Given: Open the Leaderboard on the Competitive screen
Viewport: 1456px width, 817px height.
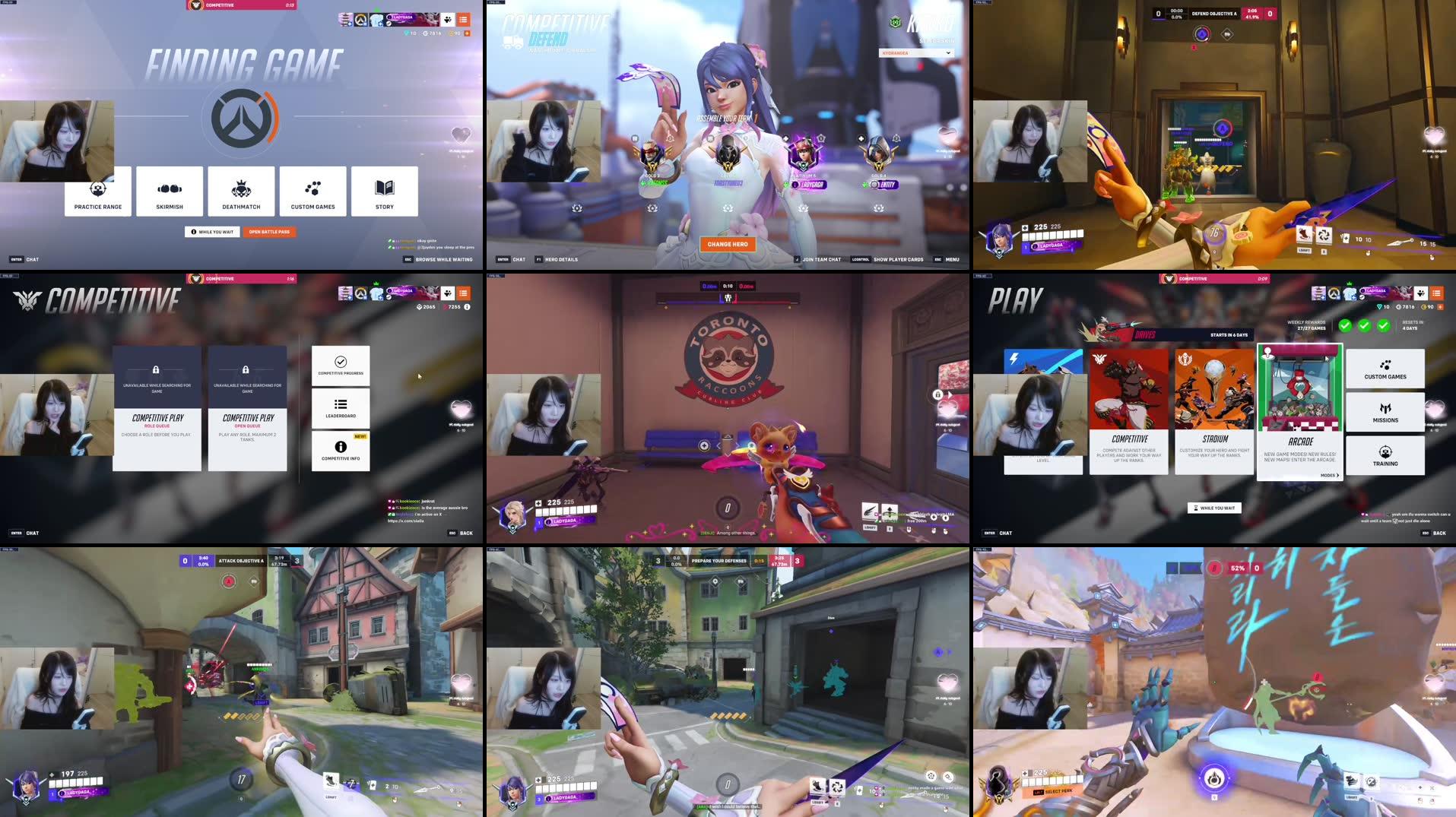Looking at the screenshot, I should 341,408.
